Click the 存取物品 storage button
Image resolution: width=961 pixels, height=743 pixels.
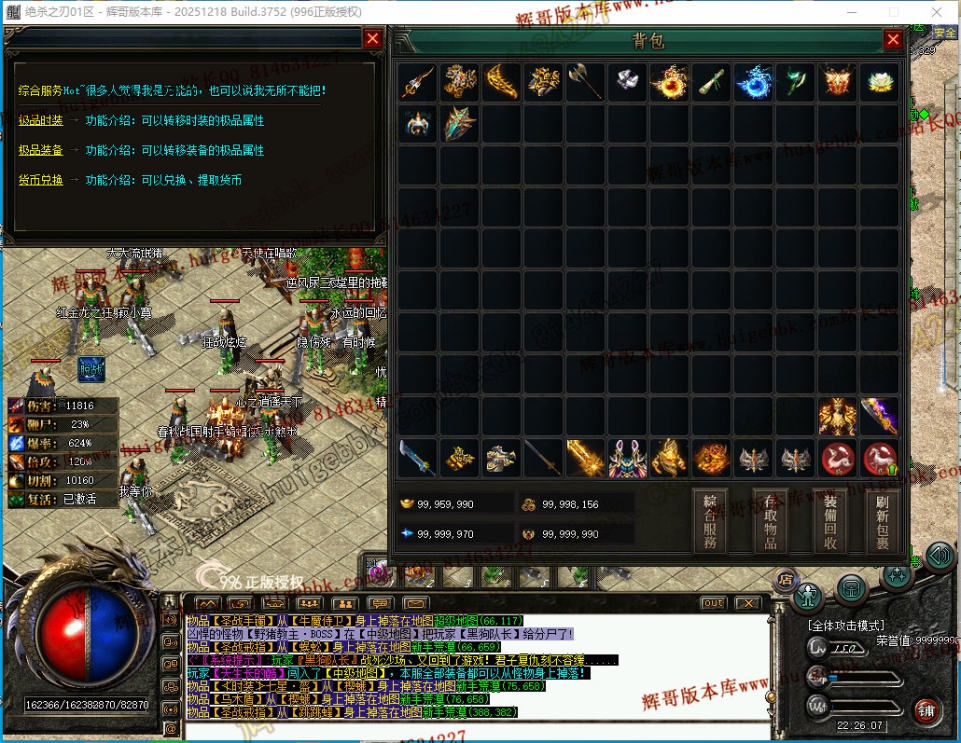tap(770, 521)
